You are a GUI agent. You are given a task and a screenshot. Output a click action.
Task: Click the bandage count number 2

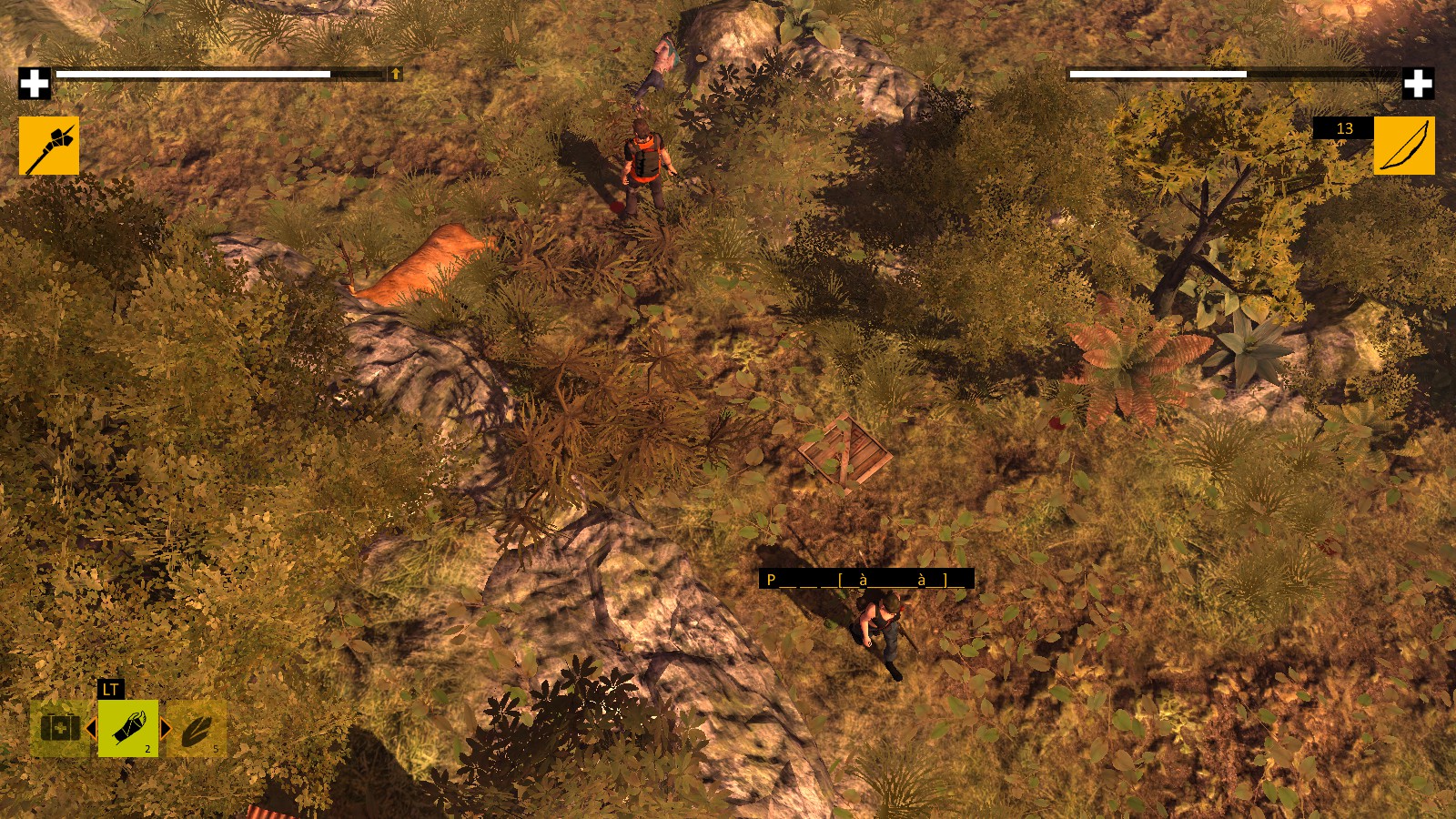click(147, 749)
